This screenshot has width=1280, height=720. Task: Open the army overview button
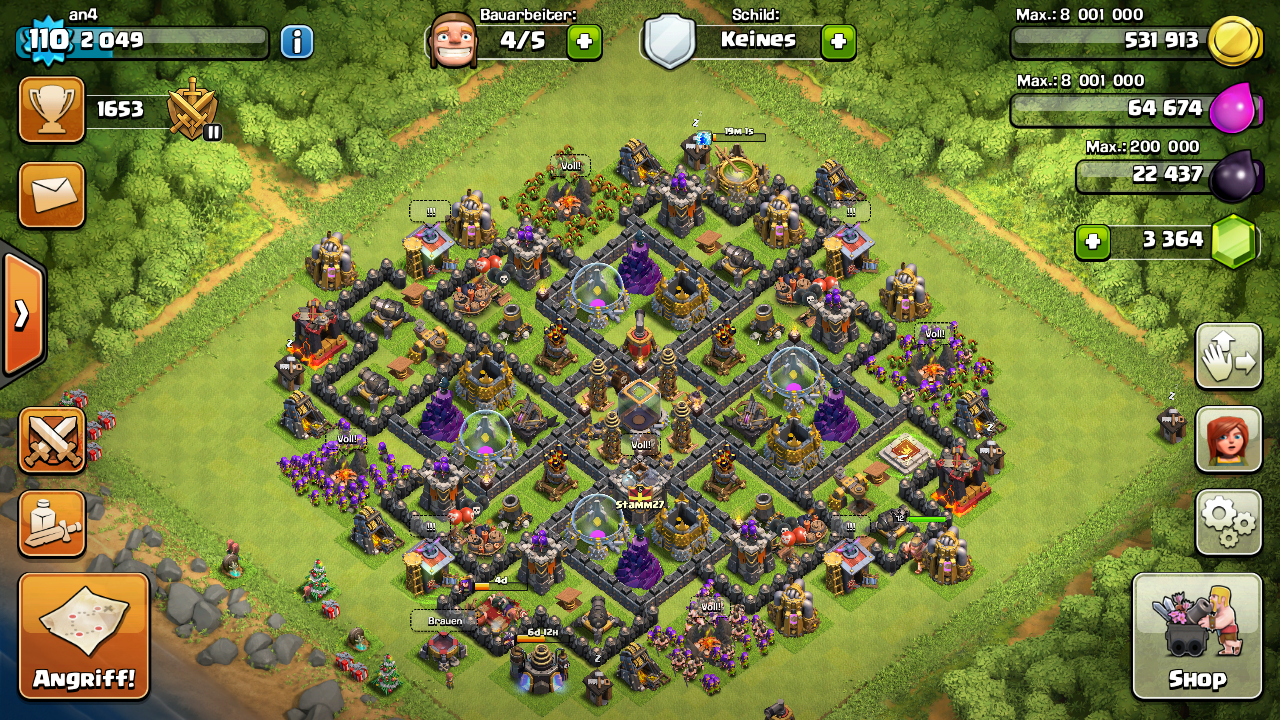pos(52,523)
